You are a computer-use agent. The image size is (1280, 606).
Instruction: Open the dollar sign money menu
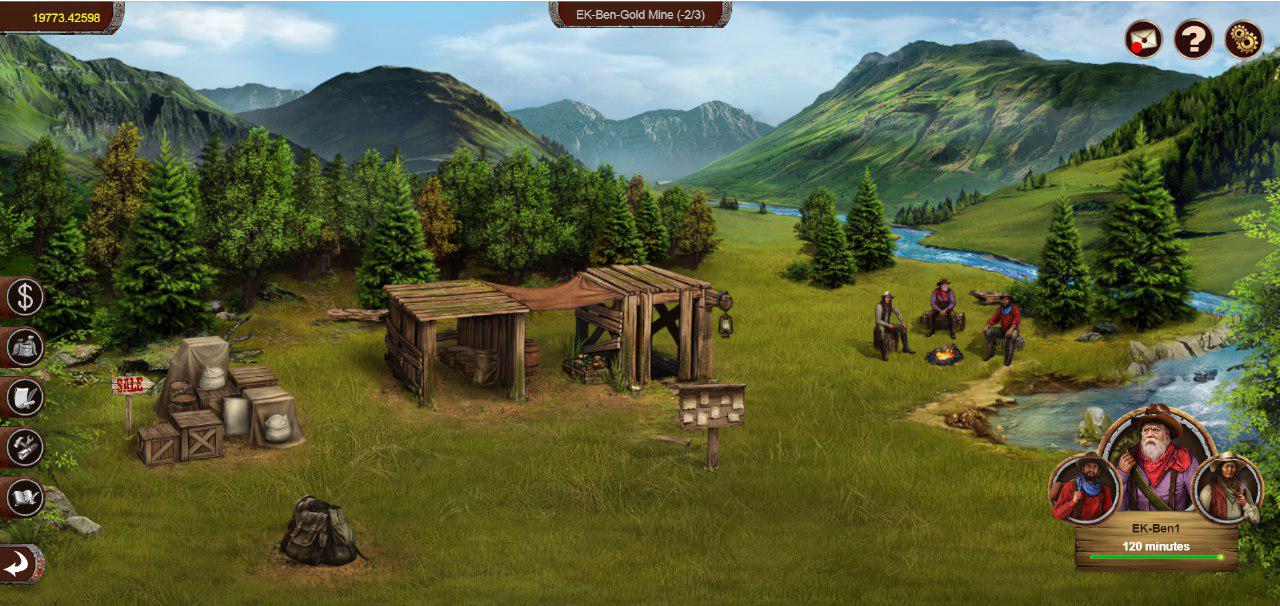pyautogui.click(x=25, y=297)
